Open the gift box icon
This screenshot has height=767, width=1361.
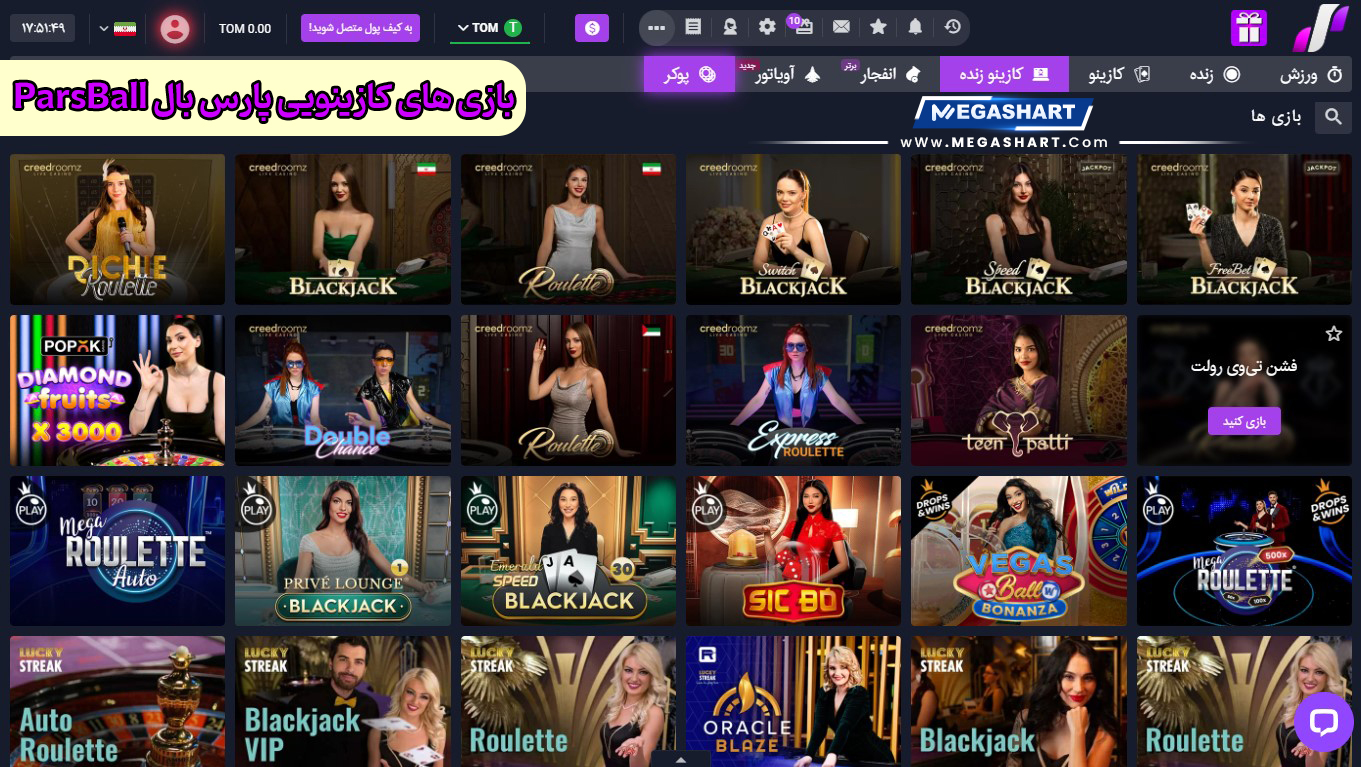click(x=1248, y=27)
